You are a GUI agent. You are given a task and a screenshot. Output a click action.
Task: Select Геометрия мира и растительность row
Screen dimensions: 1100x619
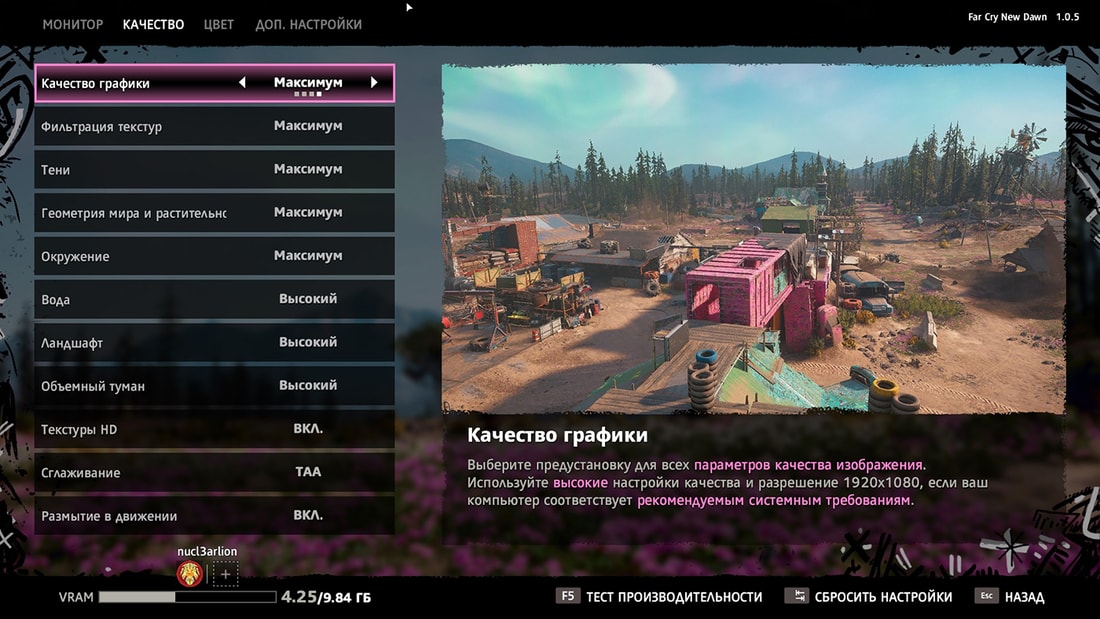214,213
